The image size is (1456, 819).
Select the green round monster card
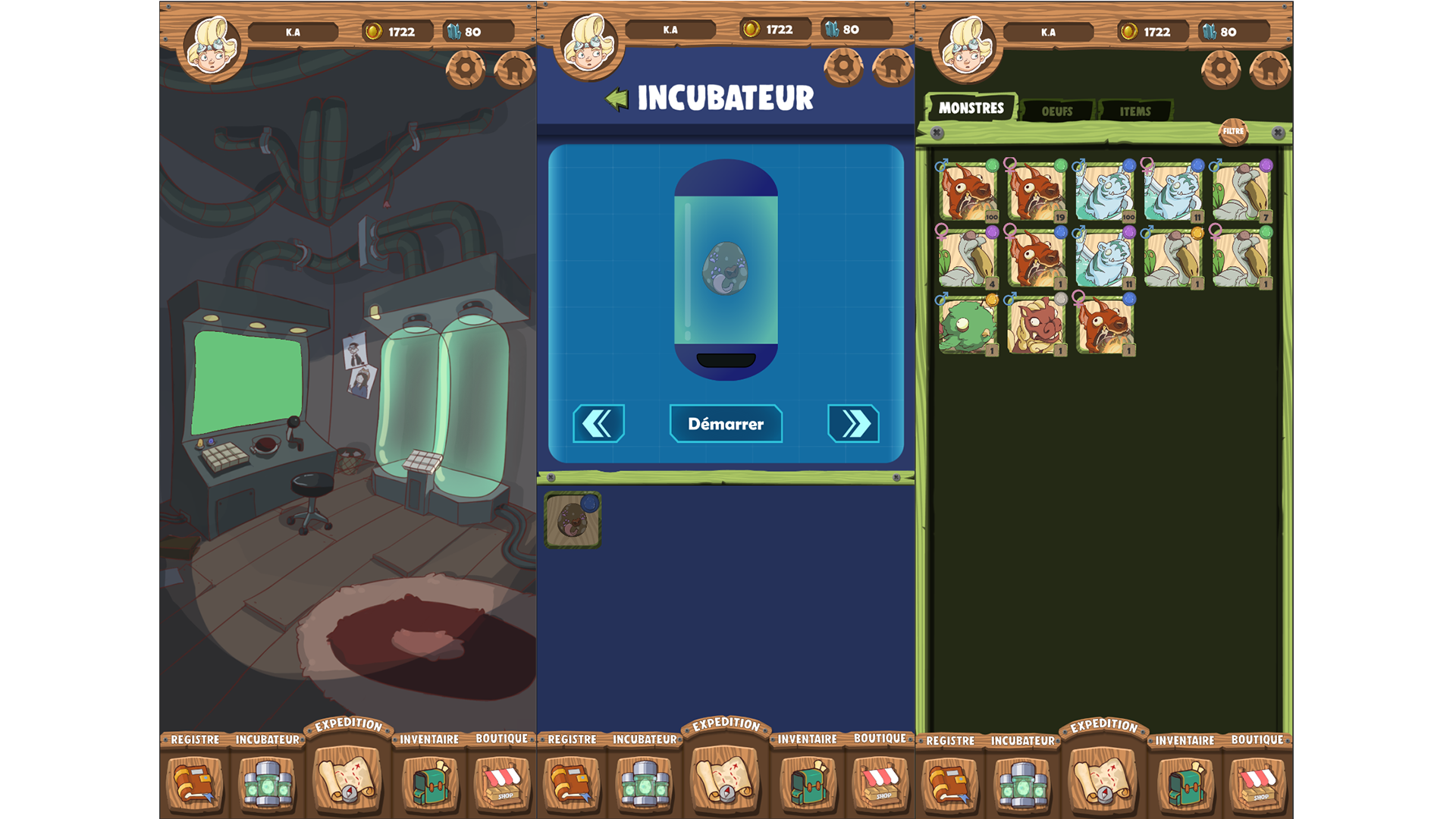point(968,326)
